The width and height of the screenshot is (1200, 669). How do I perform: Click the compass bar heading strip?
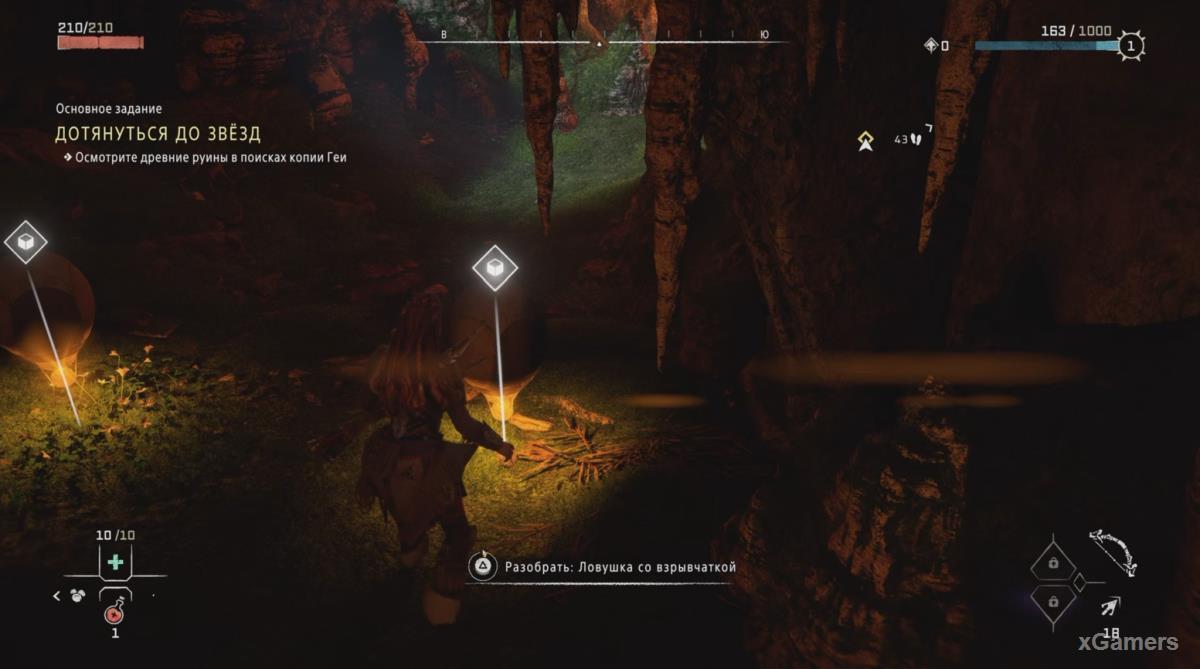point(600,42)
